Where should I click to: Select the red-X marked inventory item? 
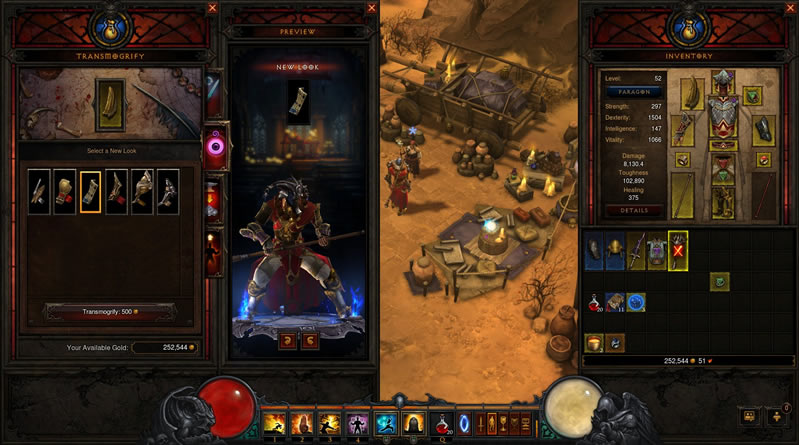click(x=677, y=251)
